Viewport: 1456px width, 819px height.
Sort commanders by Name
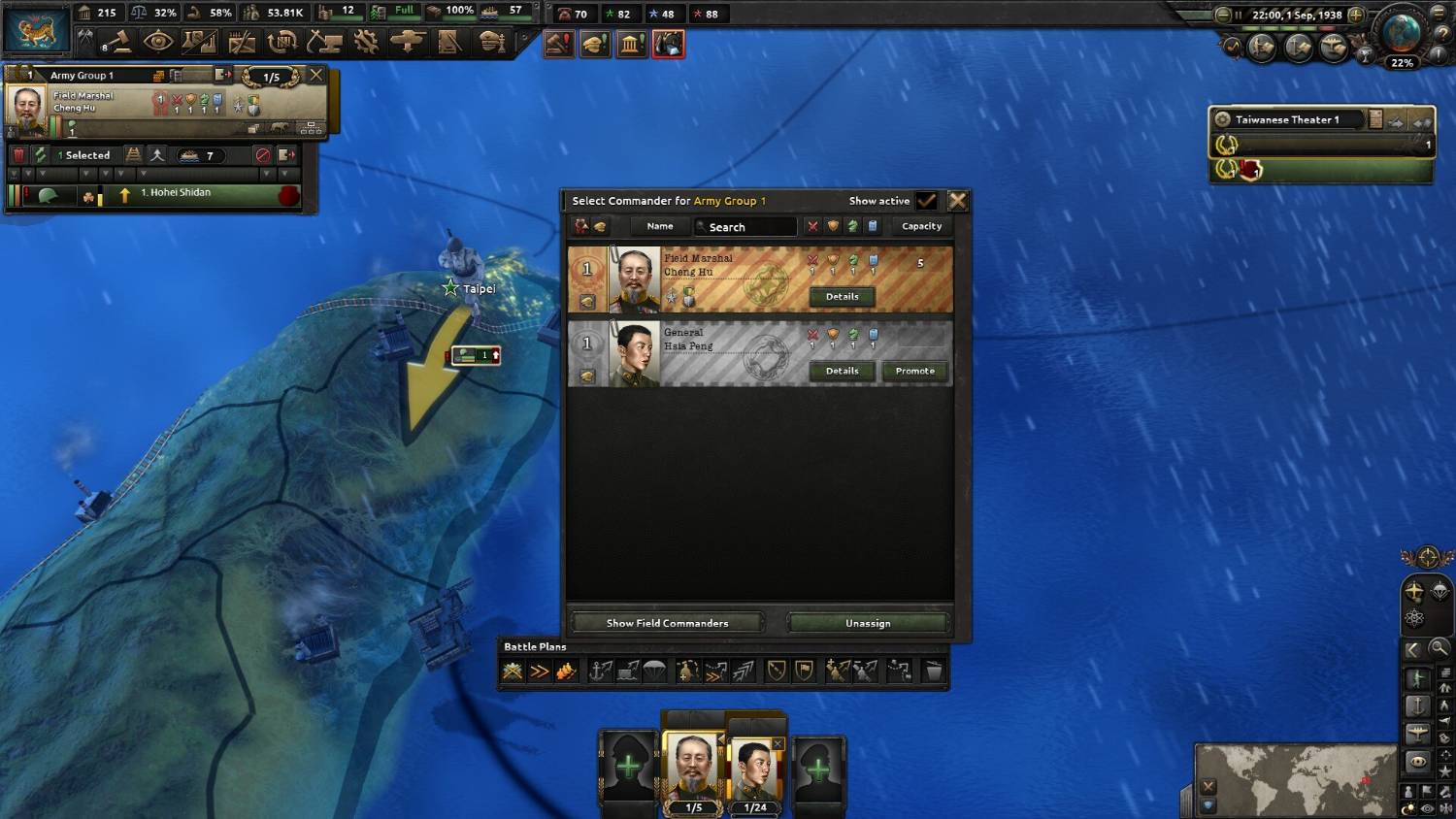660,226
